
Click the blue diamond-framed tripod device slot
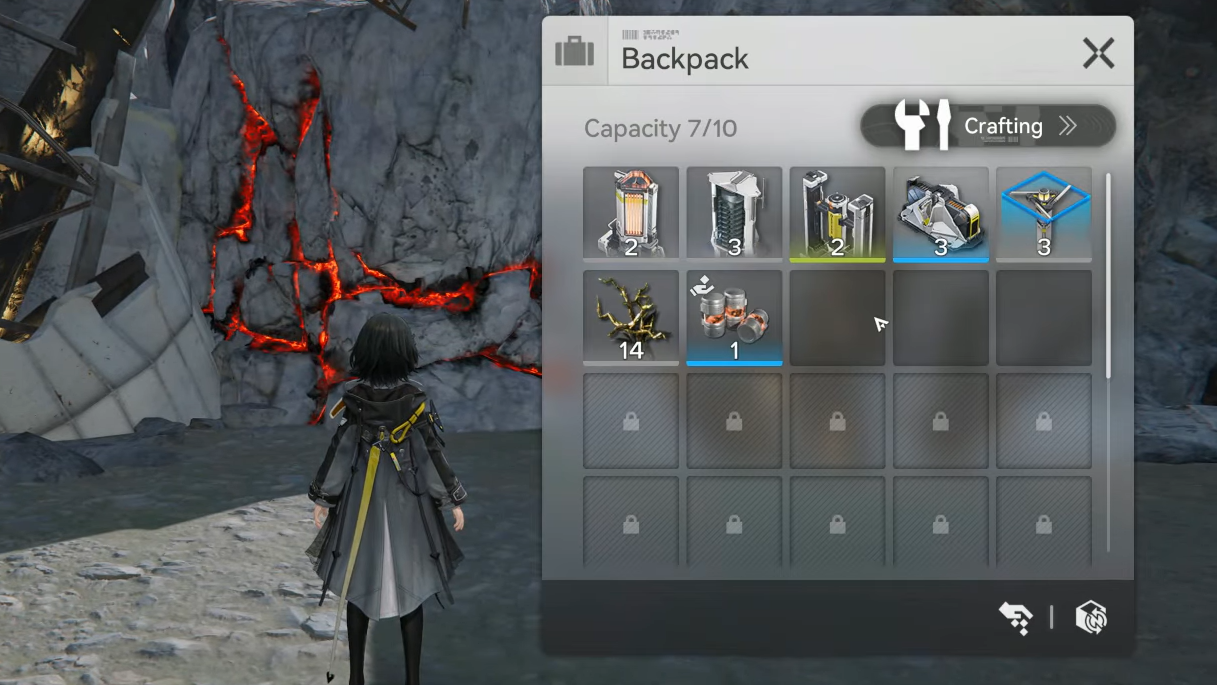coord(1043,213)
